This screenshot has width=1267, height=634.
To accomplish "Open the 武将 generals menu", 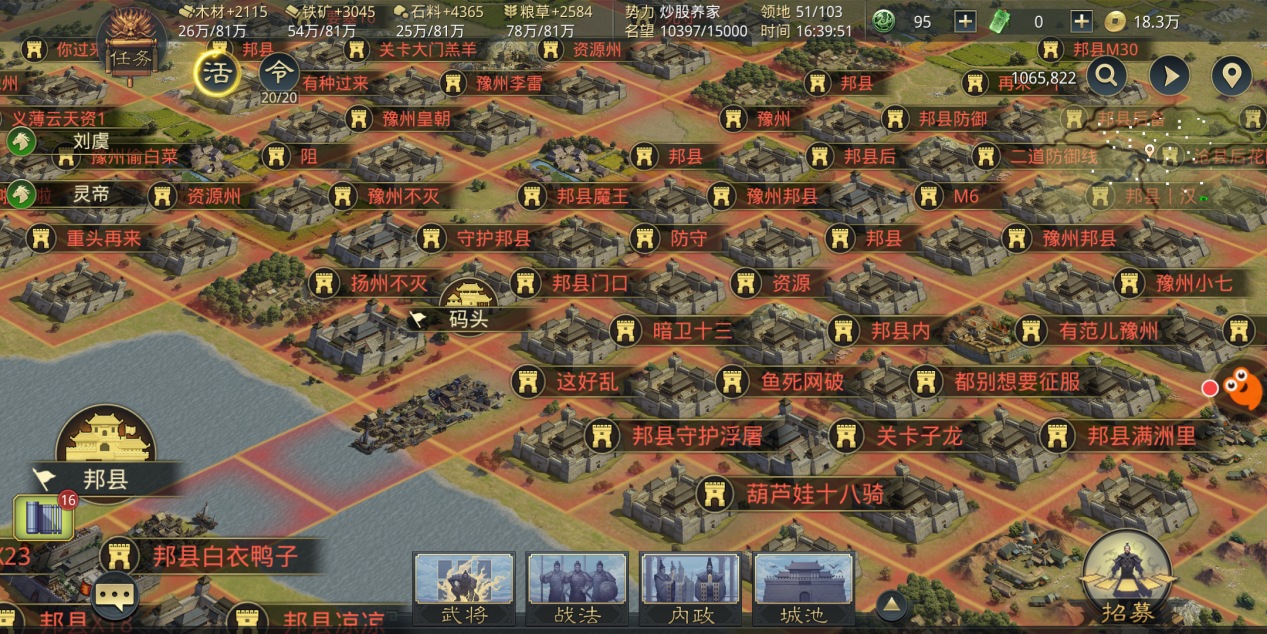I will (x=464, y=590).
